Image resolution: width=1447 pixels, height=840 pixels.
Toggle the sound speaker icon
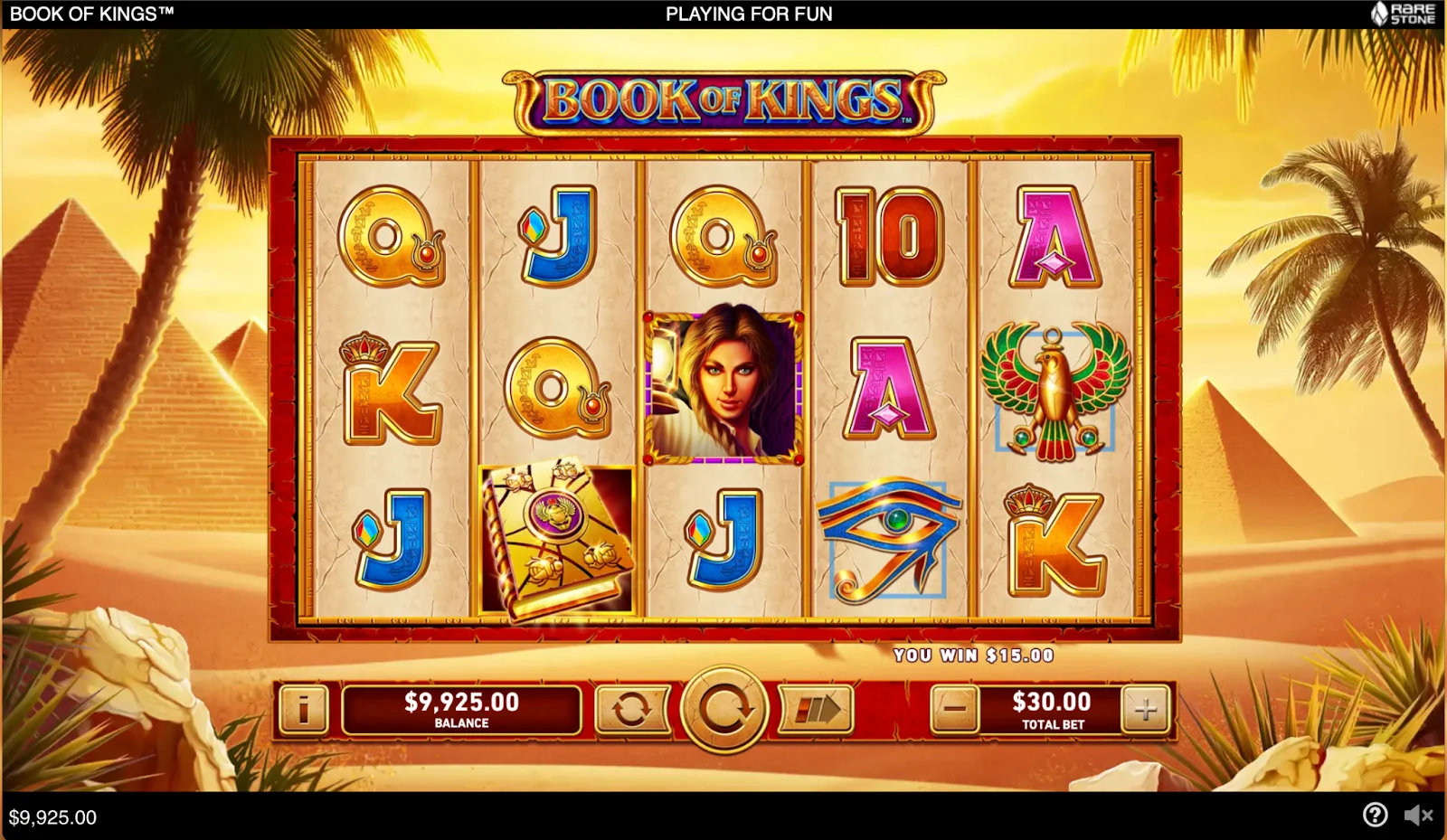click(1417, 815)
